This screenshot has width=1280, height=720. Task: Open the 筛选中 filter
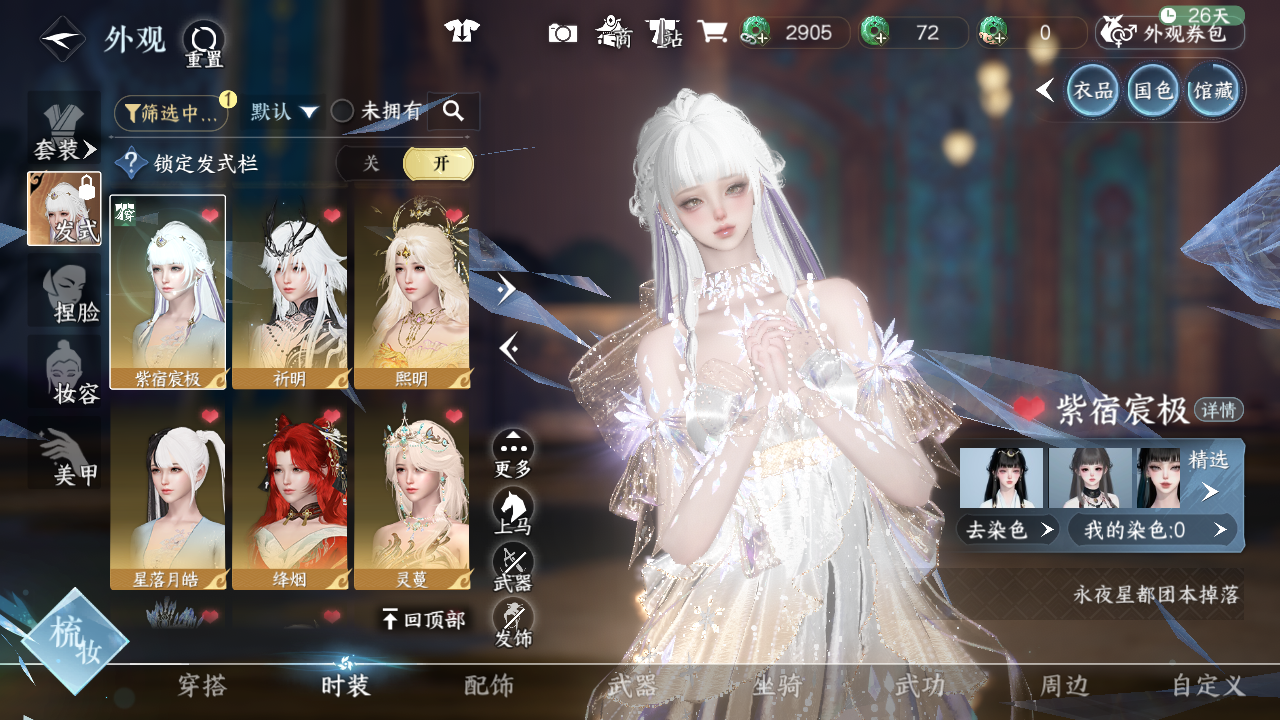pyautogui.click(x=170, y=113)
